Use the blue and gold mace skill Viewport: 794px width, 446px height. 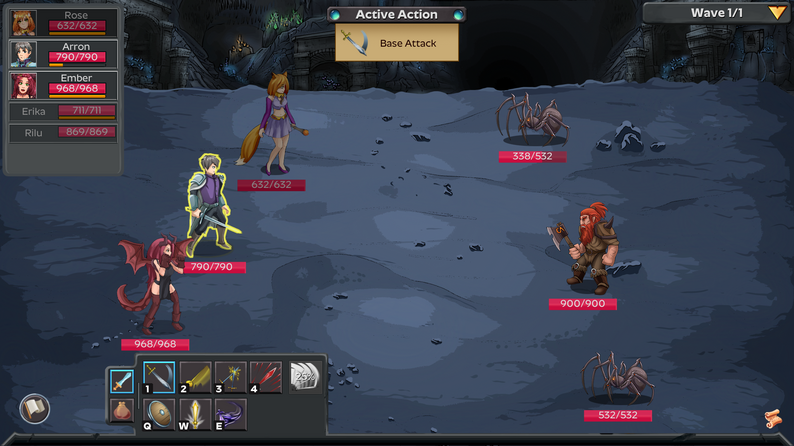[230, 377]
